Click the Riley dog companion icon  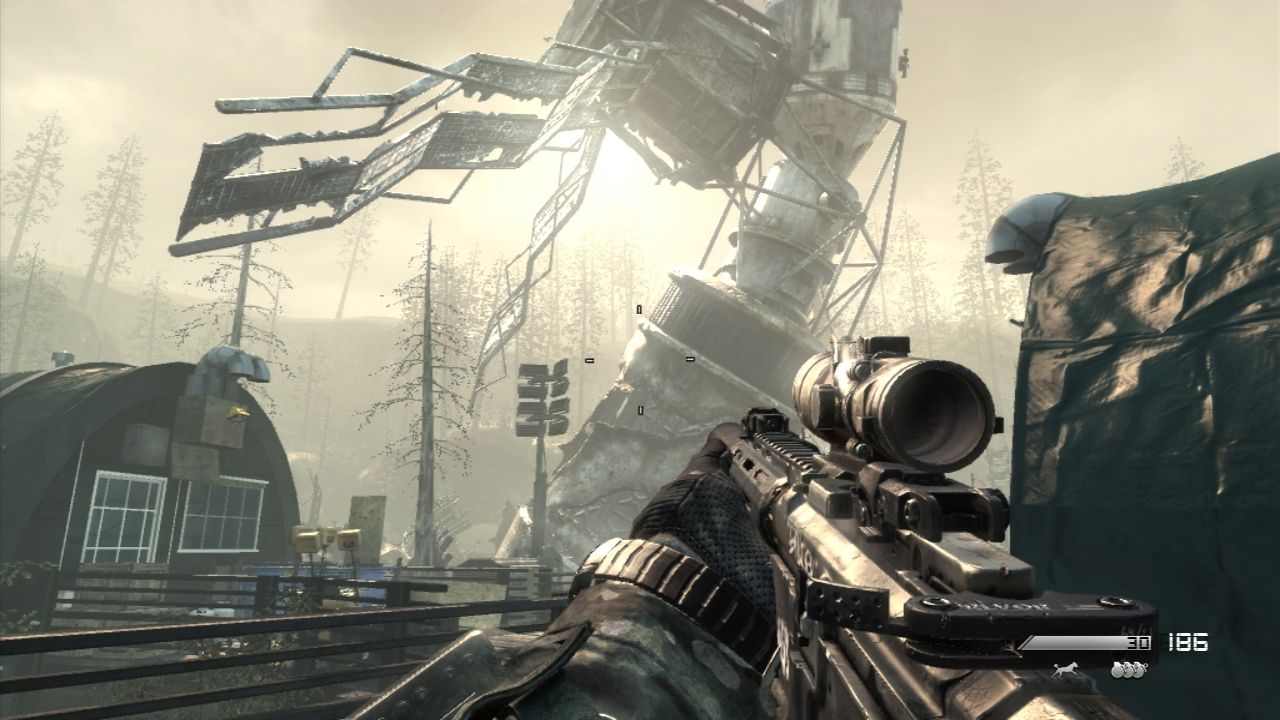1066,669
